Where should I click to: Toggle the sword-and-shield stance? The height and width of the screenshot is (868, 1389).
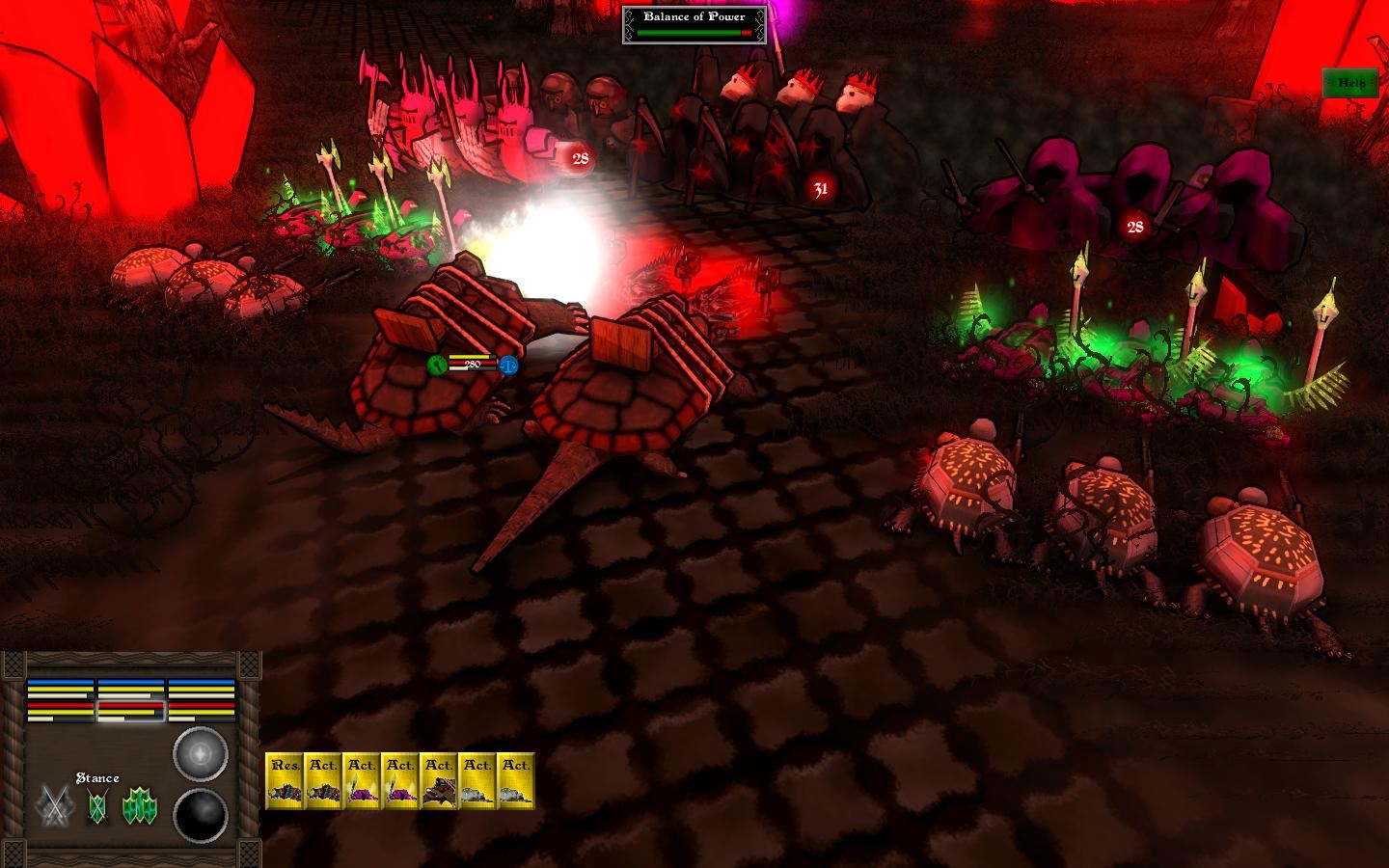coord(96,804)
